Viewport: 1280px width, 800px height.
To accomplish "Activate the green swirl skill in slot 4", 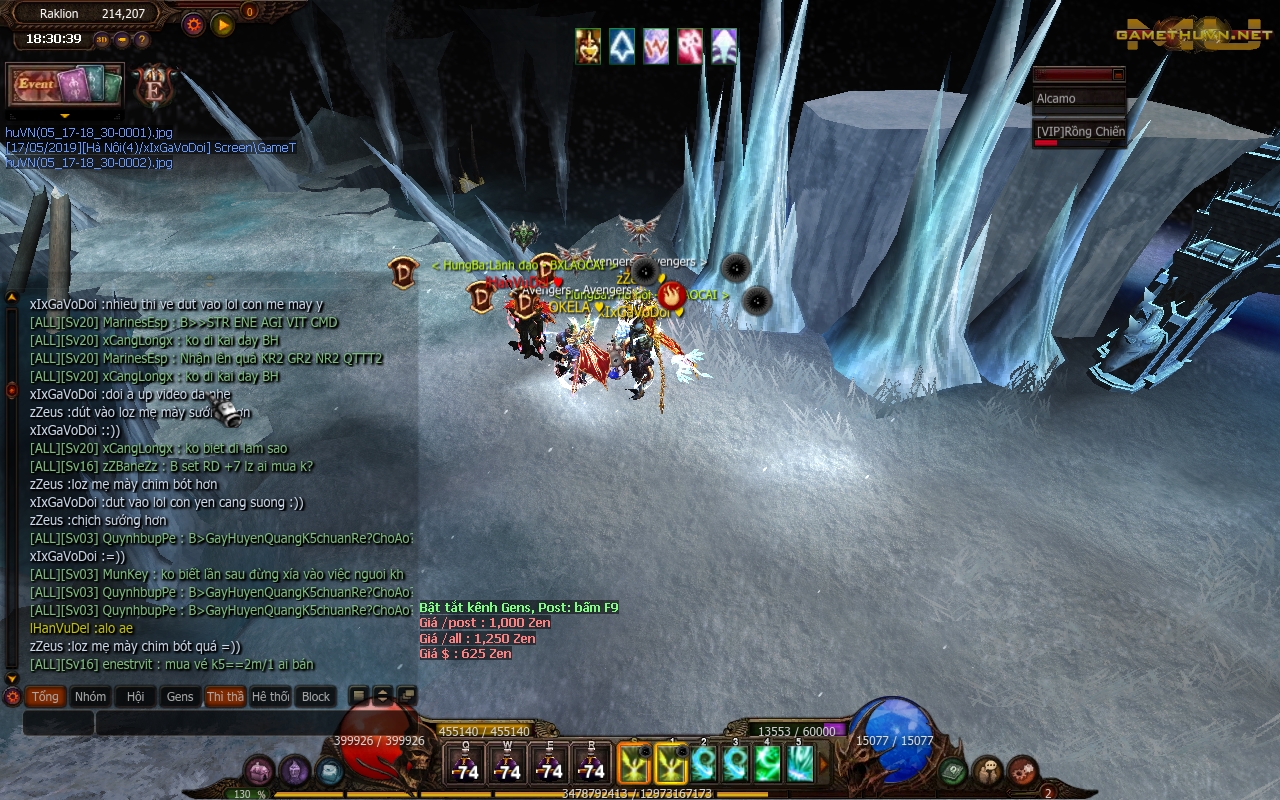I will pos(767,765).
